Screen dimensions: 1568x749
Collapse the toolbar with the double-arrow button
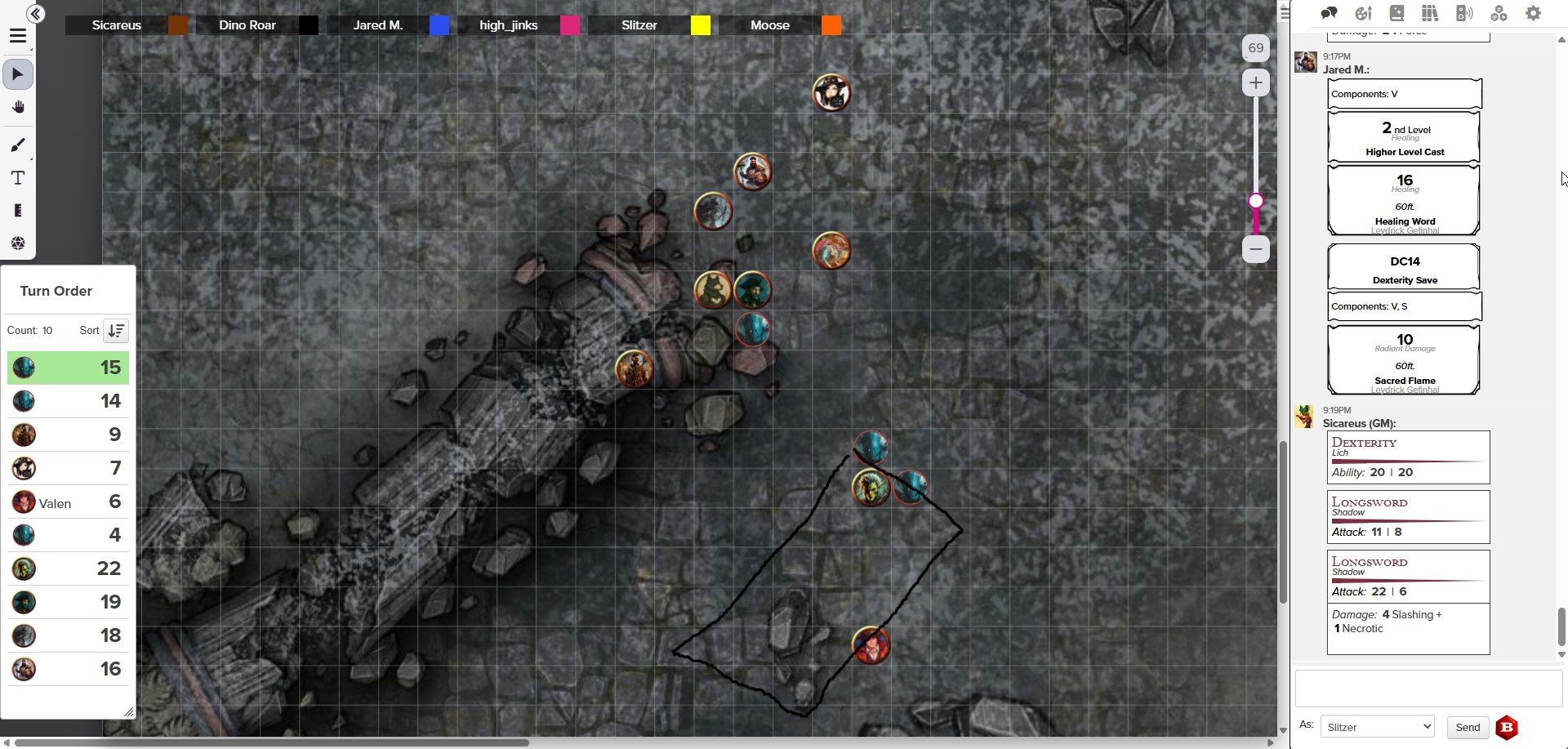pyautogui.click(x=35, y=14)
